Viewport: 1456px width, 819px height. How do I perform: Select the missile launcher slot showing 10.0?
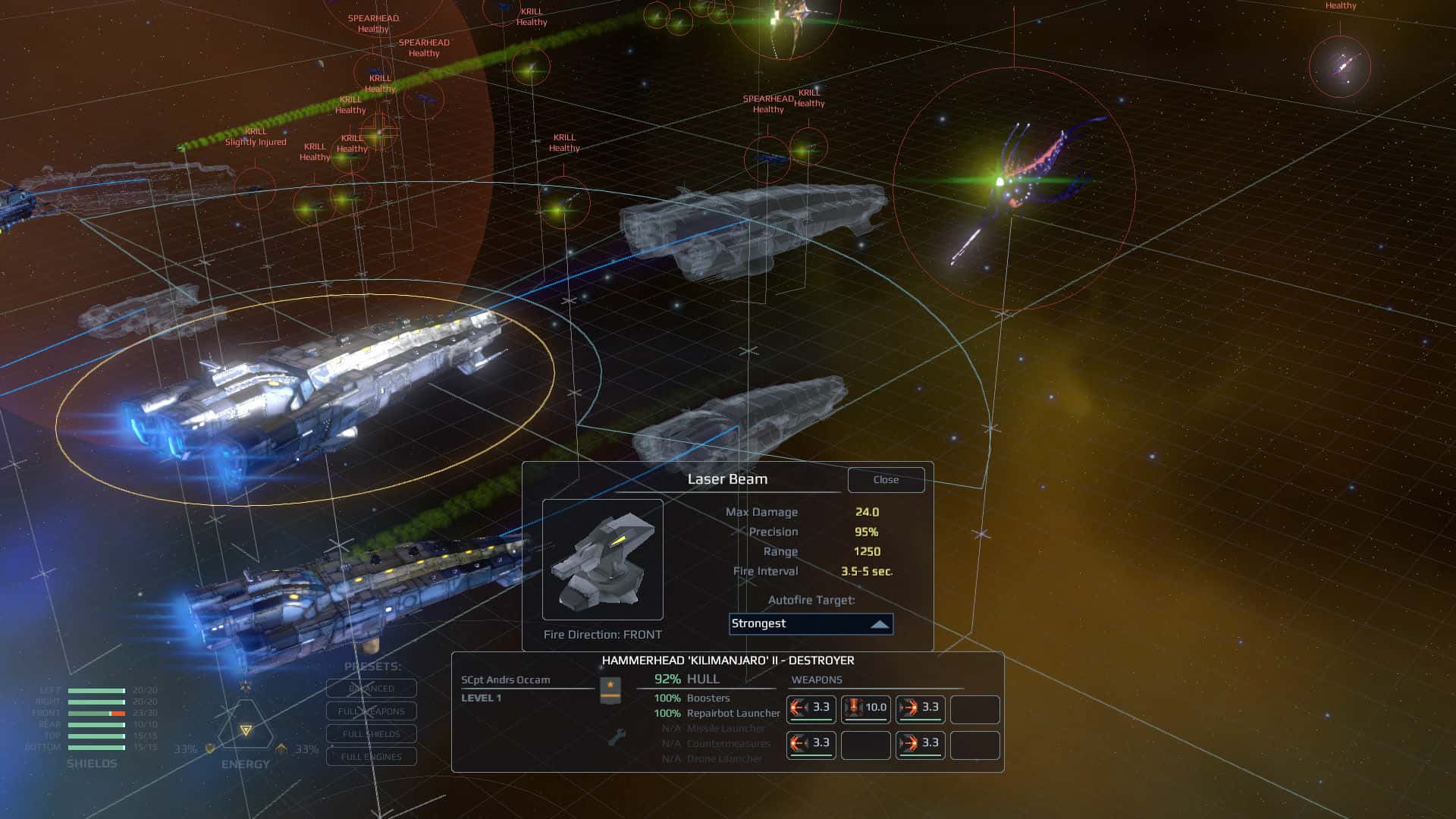(865, 708)
